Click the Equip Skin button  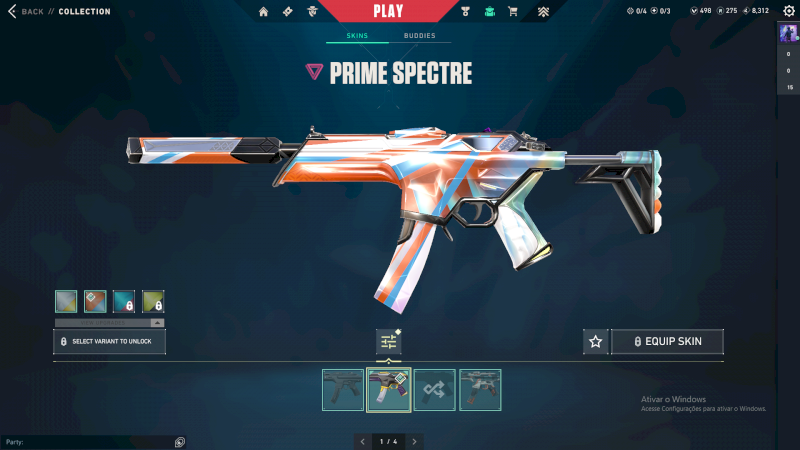(x=667, y=342)
